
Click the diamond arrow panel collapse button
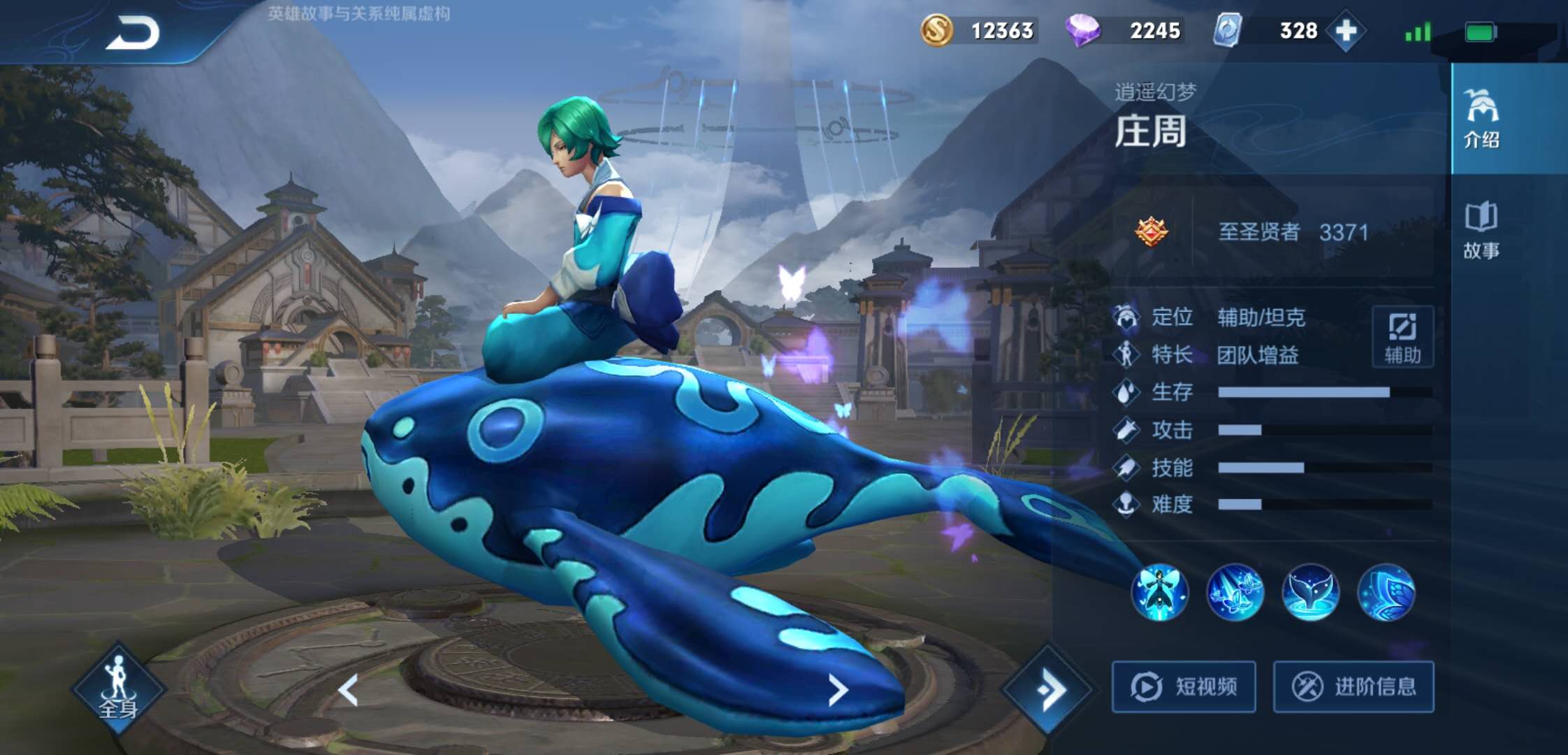1047,690
